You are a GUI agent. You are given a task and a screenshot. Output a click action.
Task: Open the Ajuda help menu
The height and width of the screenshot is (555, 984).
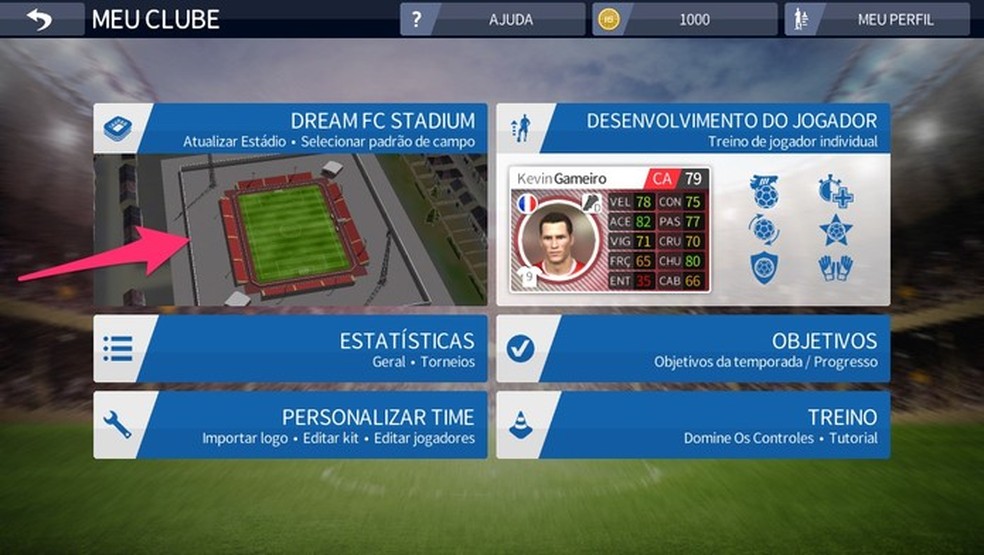pyautogui.click(x=493, y=19)
